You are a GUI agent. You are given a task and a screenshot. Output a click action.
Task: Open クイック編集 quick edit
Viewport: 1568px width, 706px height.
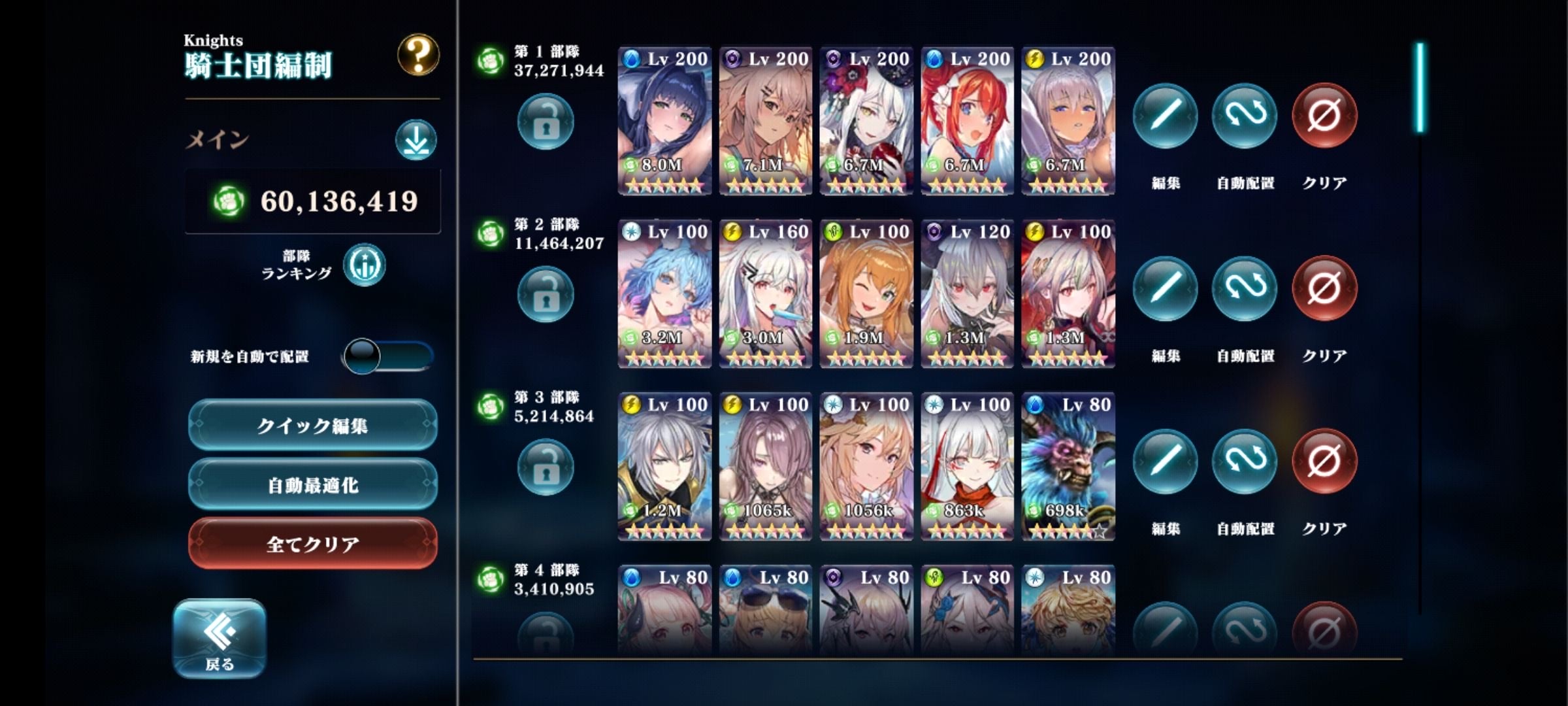[312, 426]
